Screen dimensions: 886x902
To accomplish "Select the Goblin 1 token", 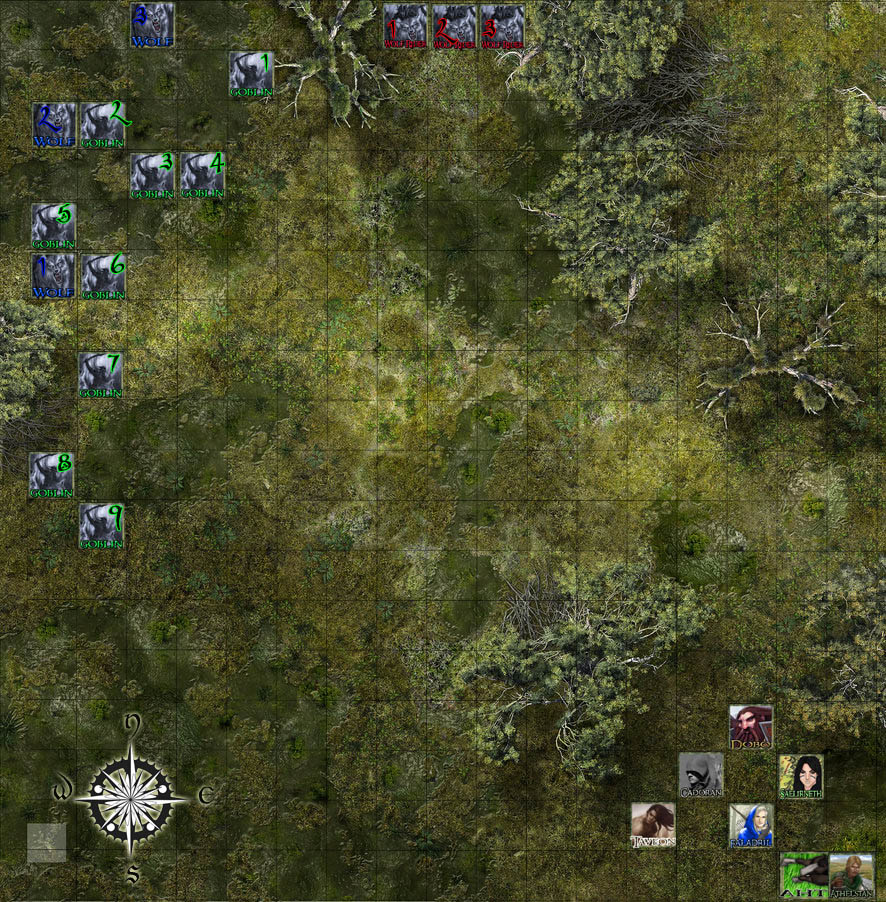I will pyautogui.click(x=250, y=74).
